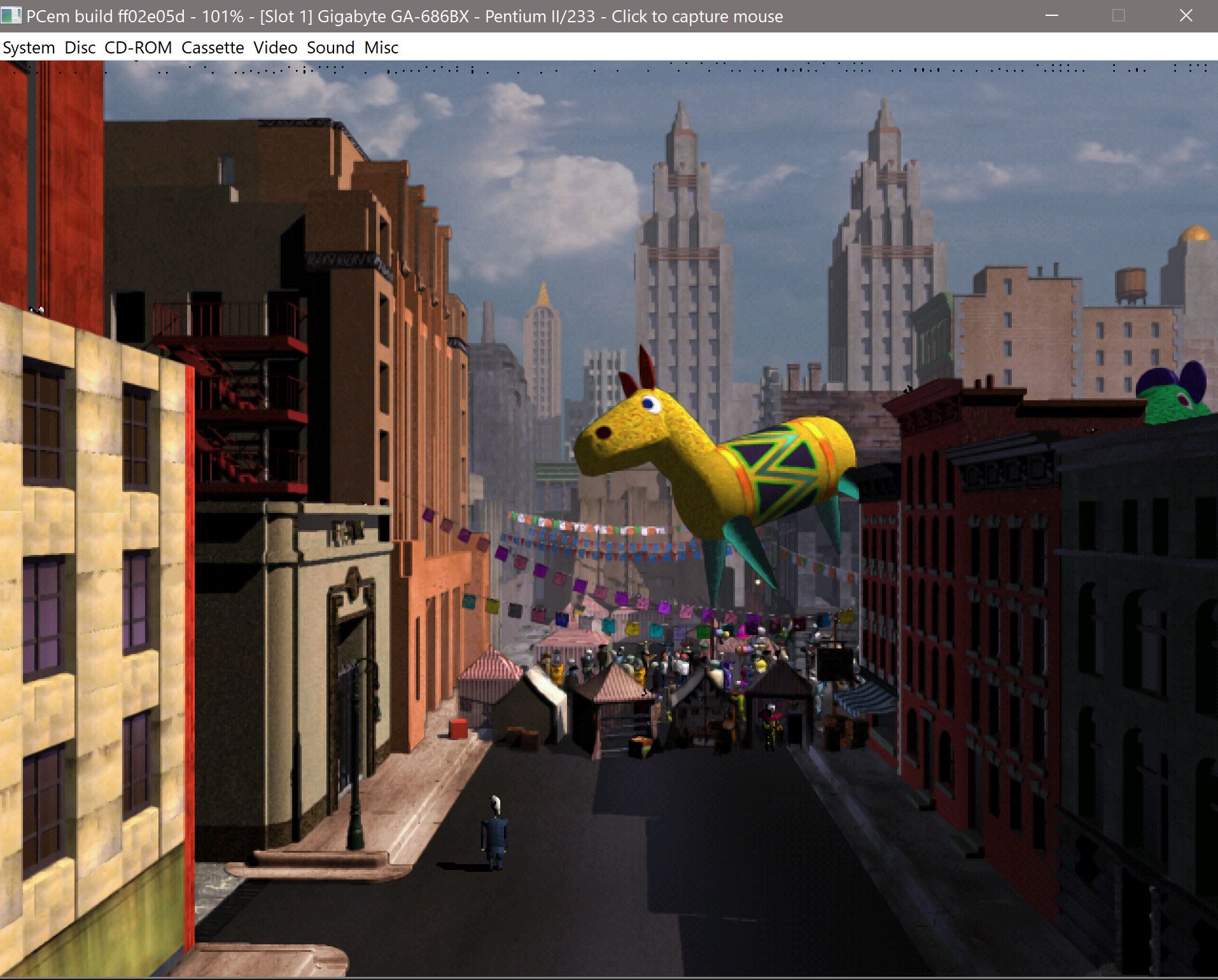Click the PCem application icon in the title bar

click(x=11, y=15)
